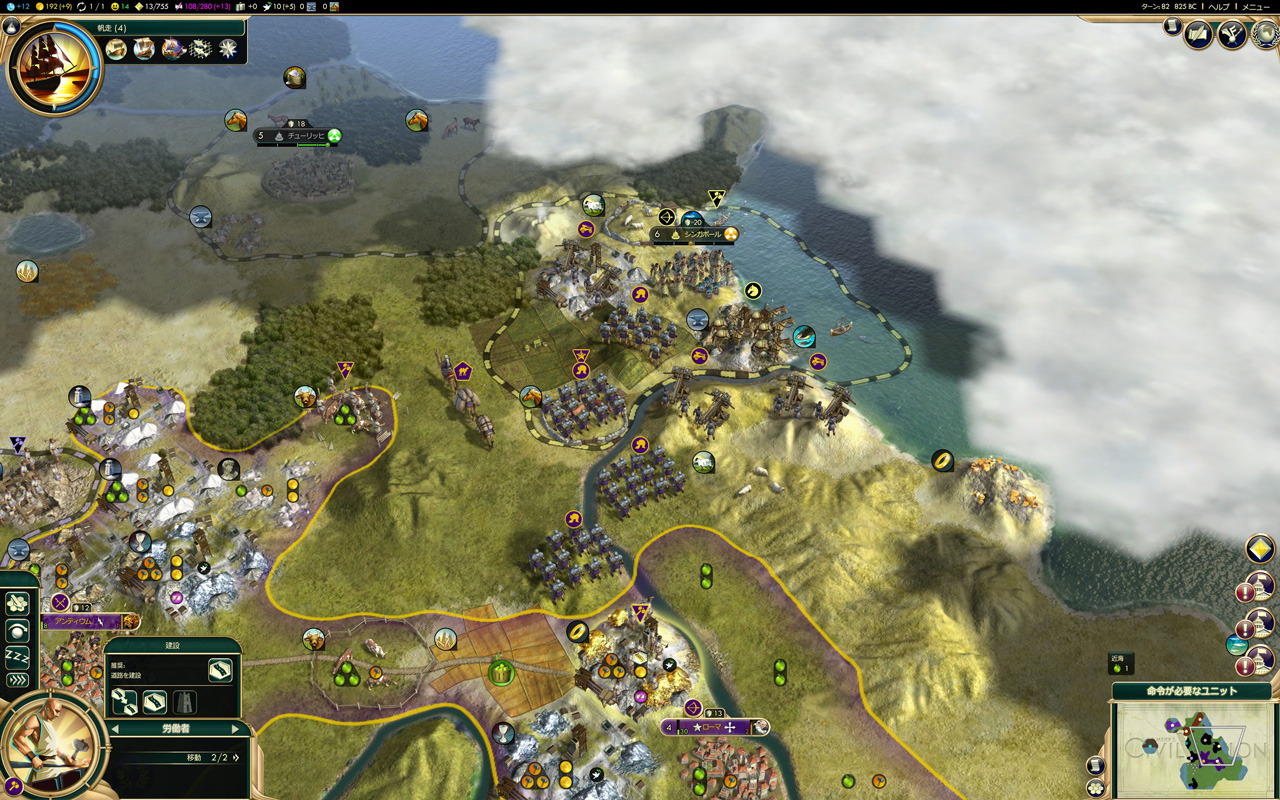This screenshot has width=1280, height=800.
Task: Automate the worker with the hex icon
Action: [x=16, y=603]
